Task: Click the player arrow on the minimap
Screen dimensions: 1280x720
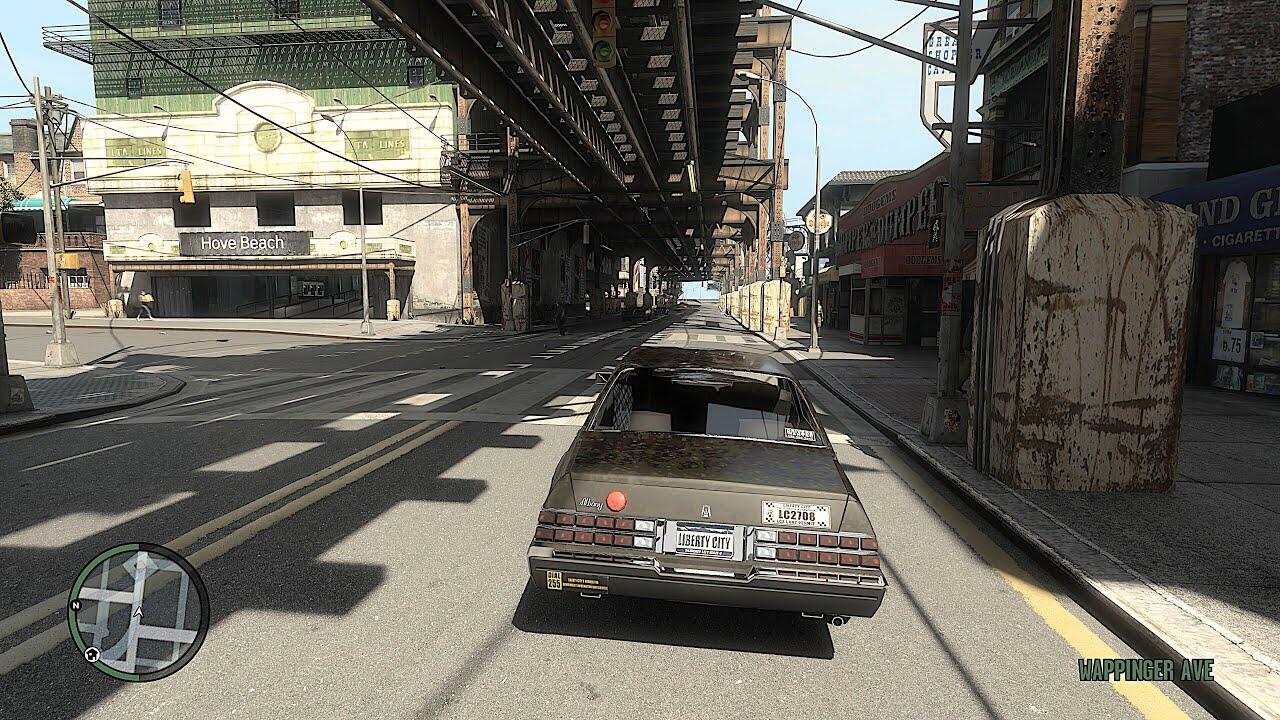Action: pos(139,611)
